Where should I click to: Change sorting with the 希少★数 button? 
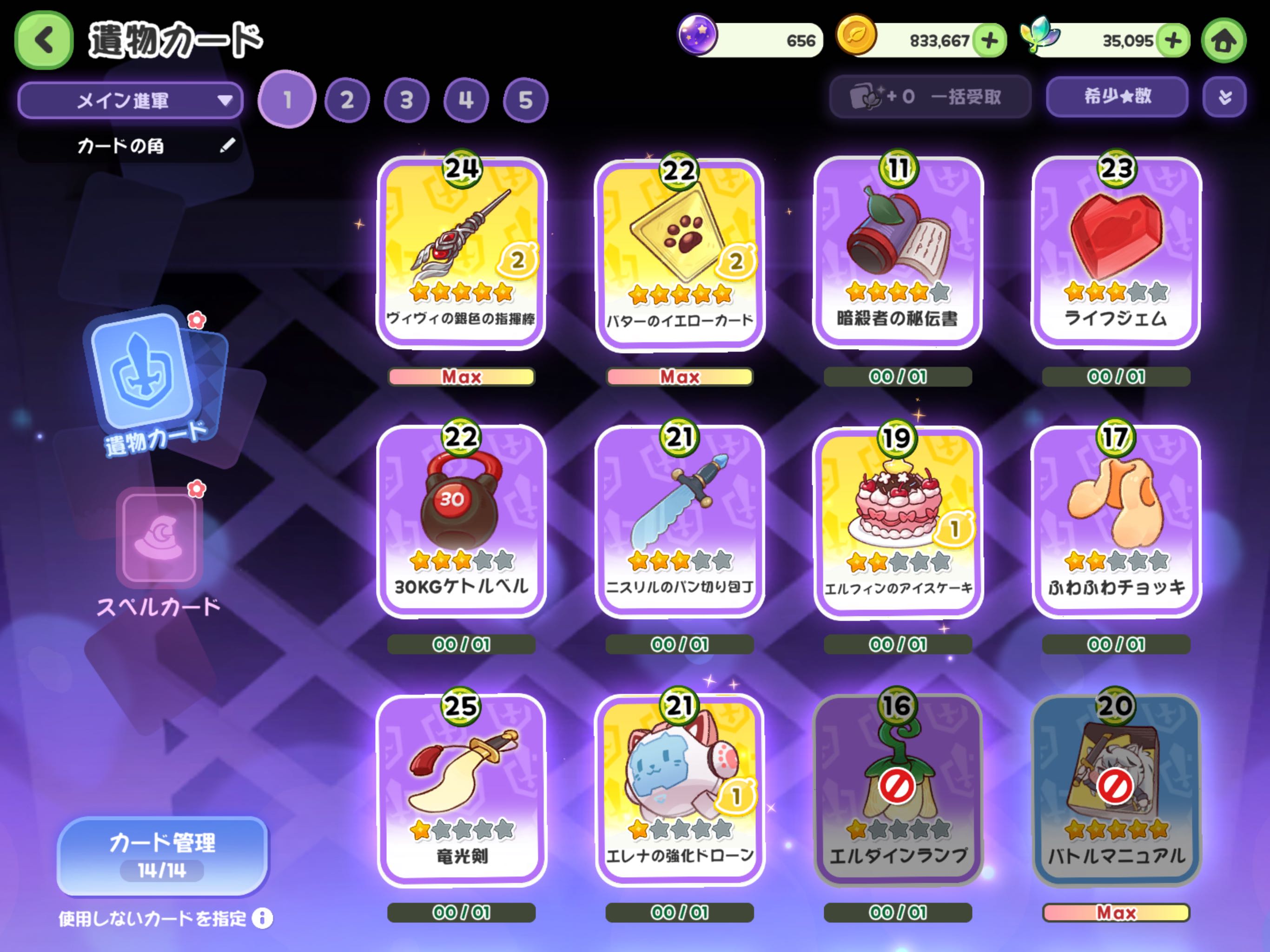(x=1117, y=97)
